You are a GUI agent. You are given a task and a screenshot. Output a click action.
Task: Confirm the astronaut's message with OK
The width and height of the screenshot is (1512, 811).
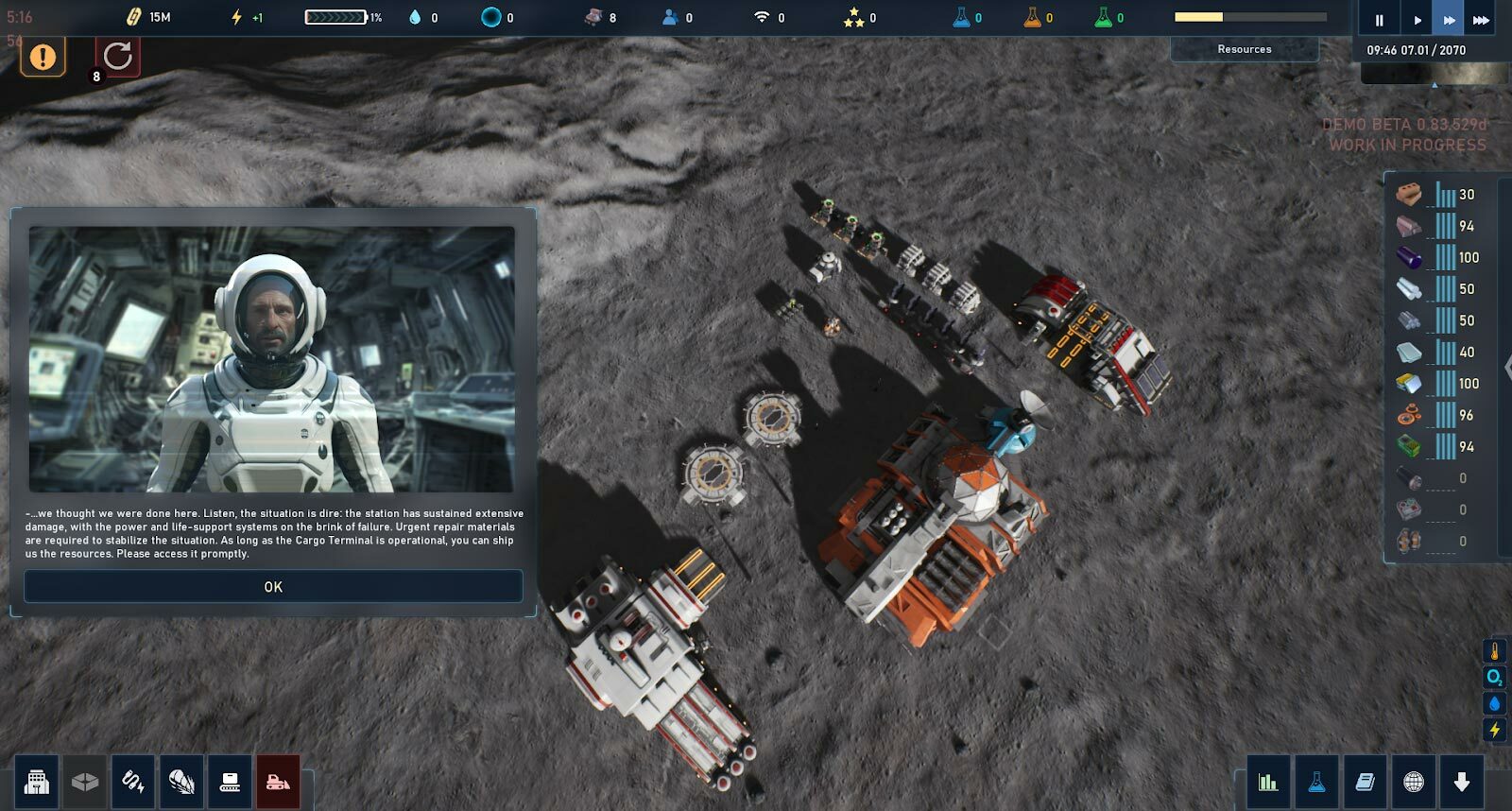pos(273,587)
